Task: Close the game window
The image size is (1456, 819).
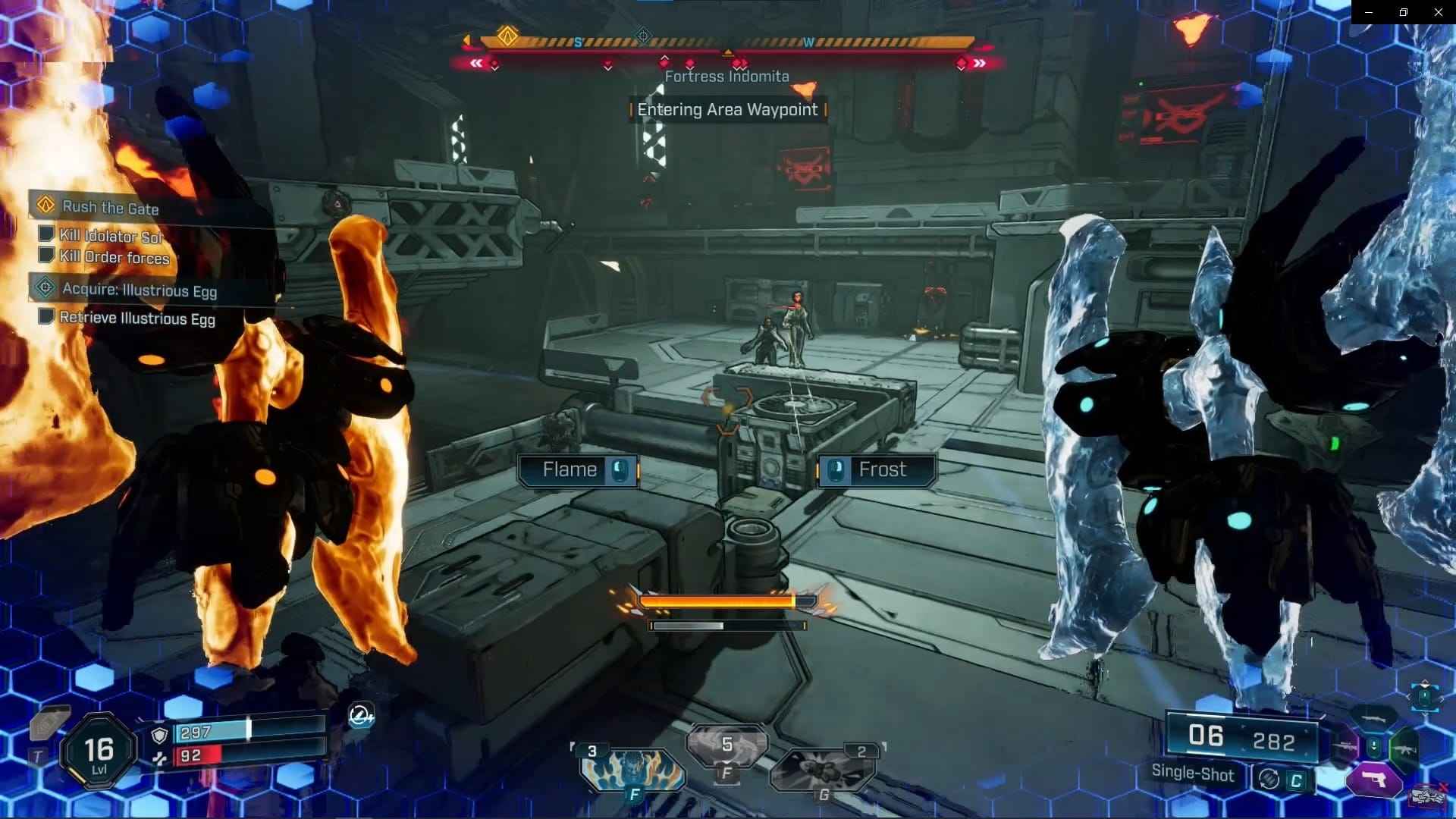Action: click(1438, 12)
